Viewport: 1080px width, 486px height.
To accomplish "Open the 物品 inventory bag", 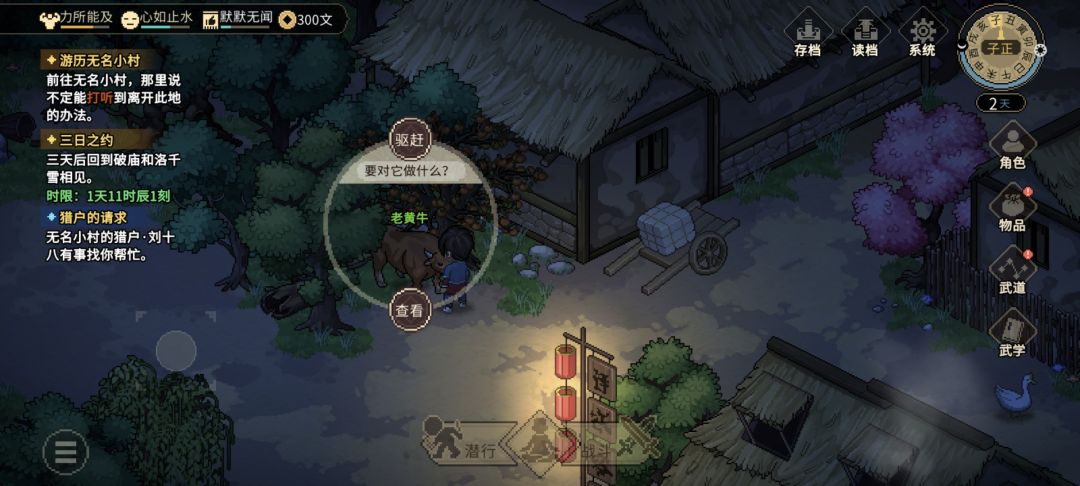I will tap(1012, 209).
